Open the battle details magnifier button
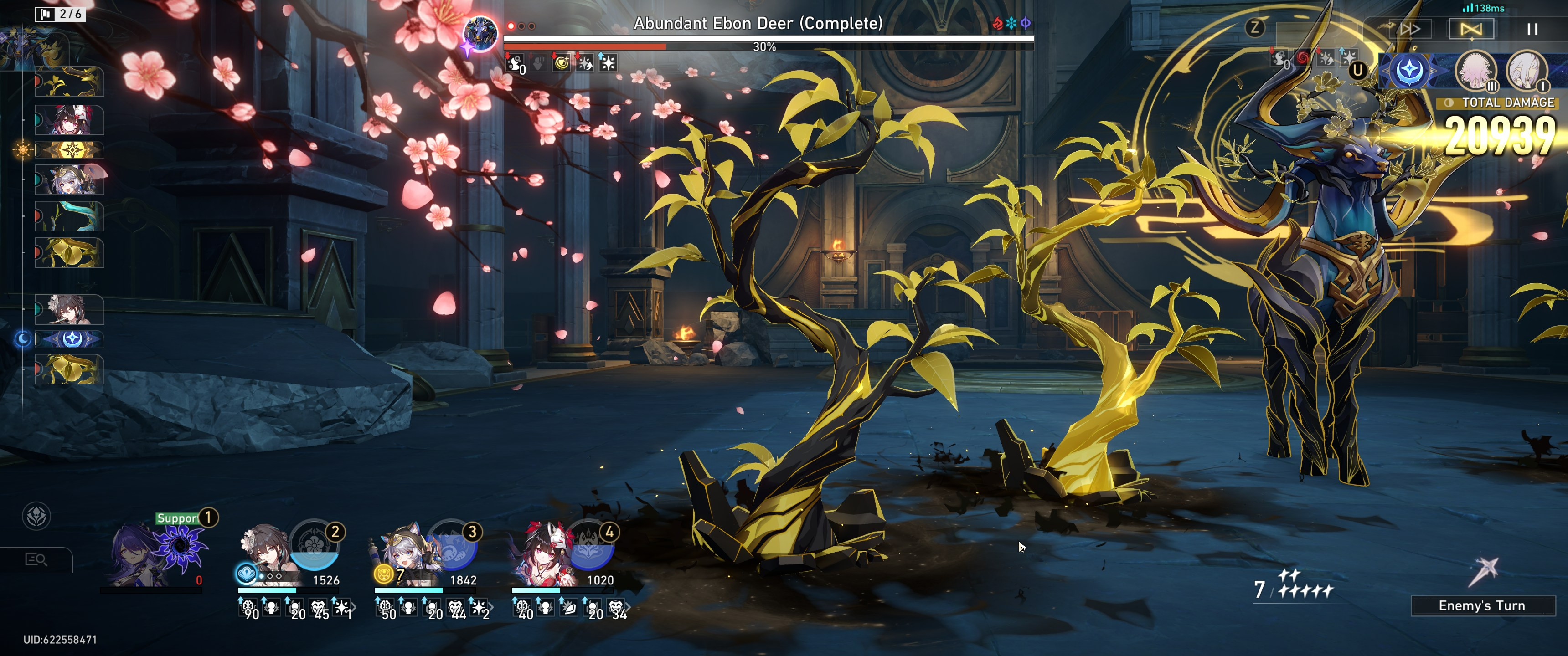Screen dimensions: 1568x656 [x=36, y=559]
